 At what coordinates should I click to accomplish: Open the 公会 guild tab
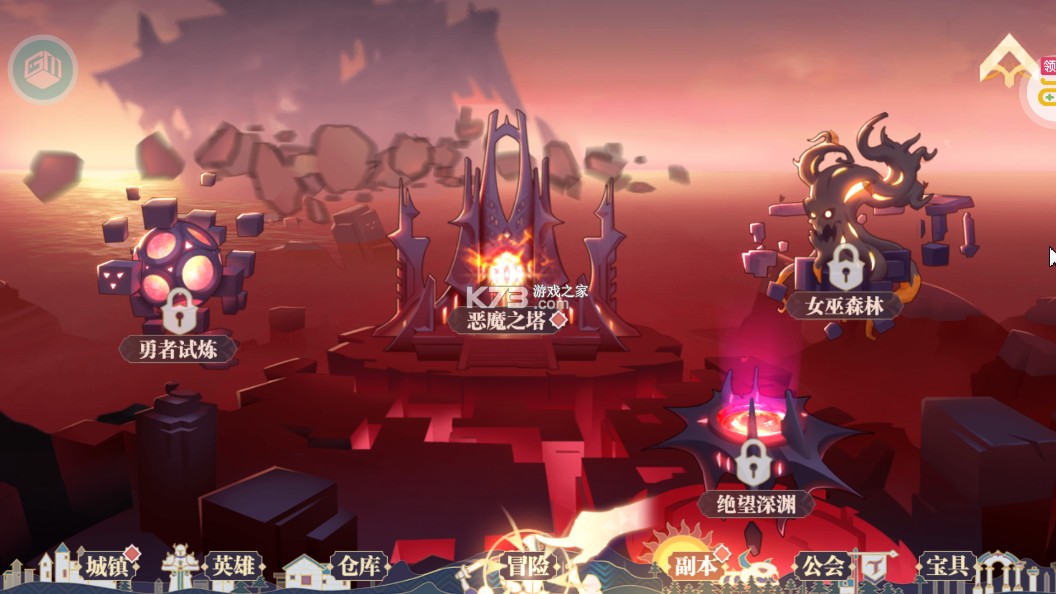[822, 567]
